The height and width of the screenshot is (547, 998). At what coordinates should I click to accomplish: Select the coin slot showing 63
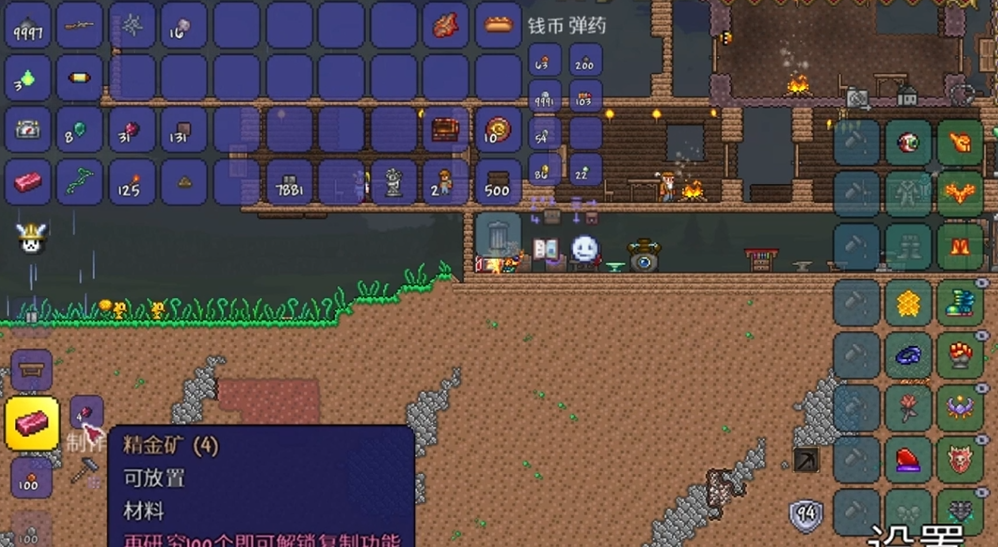(x=545, y=61)
